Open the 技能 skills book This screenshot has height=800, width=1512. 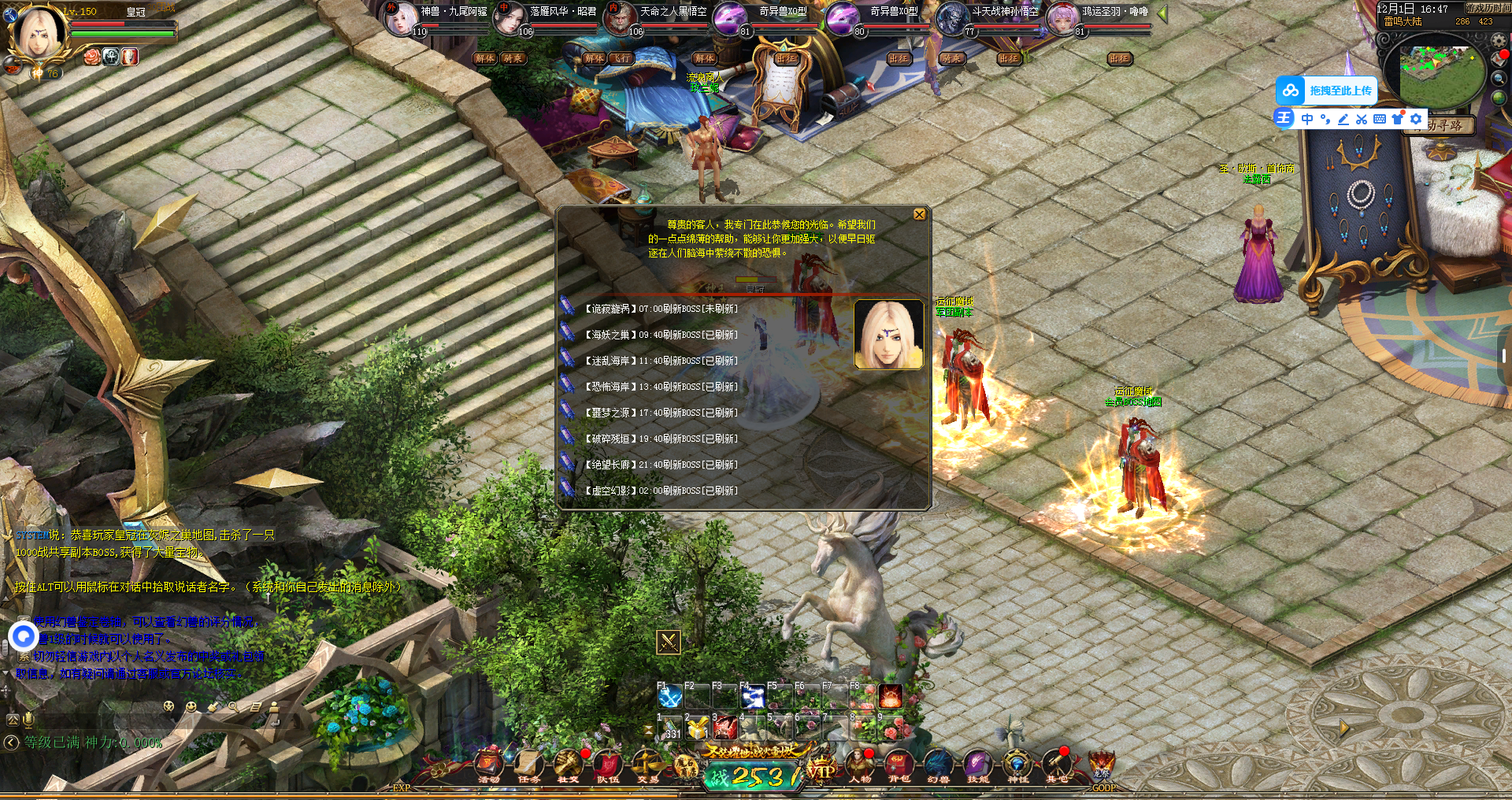pos(977,765)
